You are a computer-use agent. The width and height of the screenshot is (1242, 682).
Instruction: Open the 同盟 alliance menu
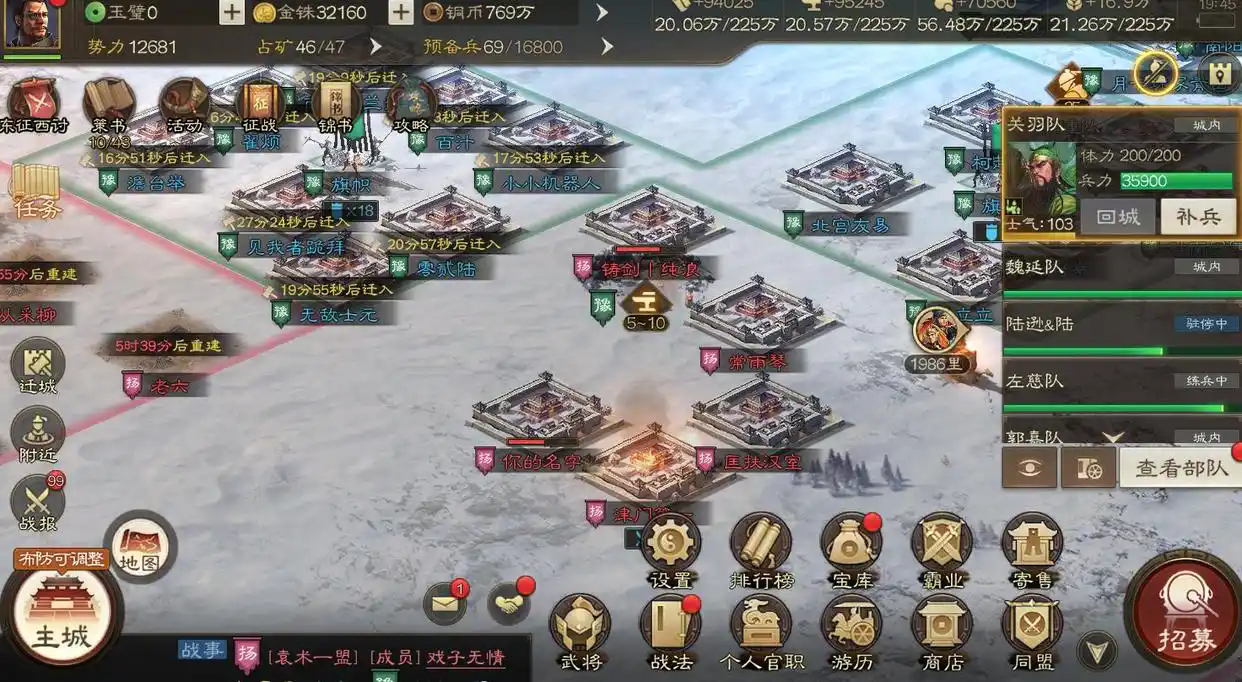[x=1031, y=628]
